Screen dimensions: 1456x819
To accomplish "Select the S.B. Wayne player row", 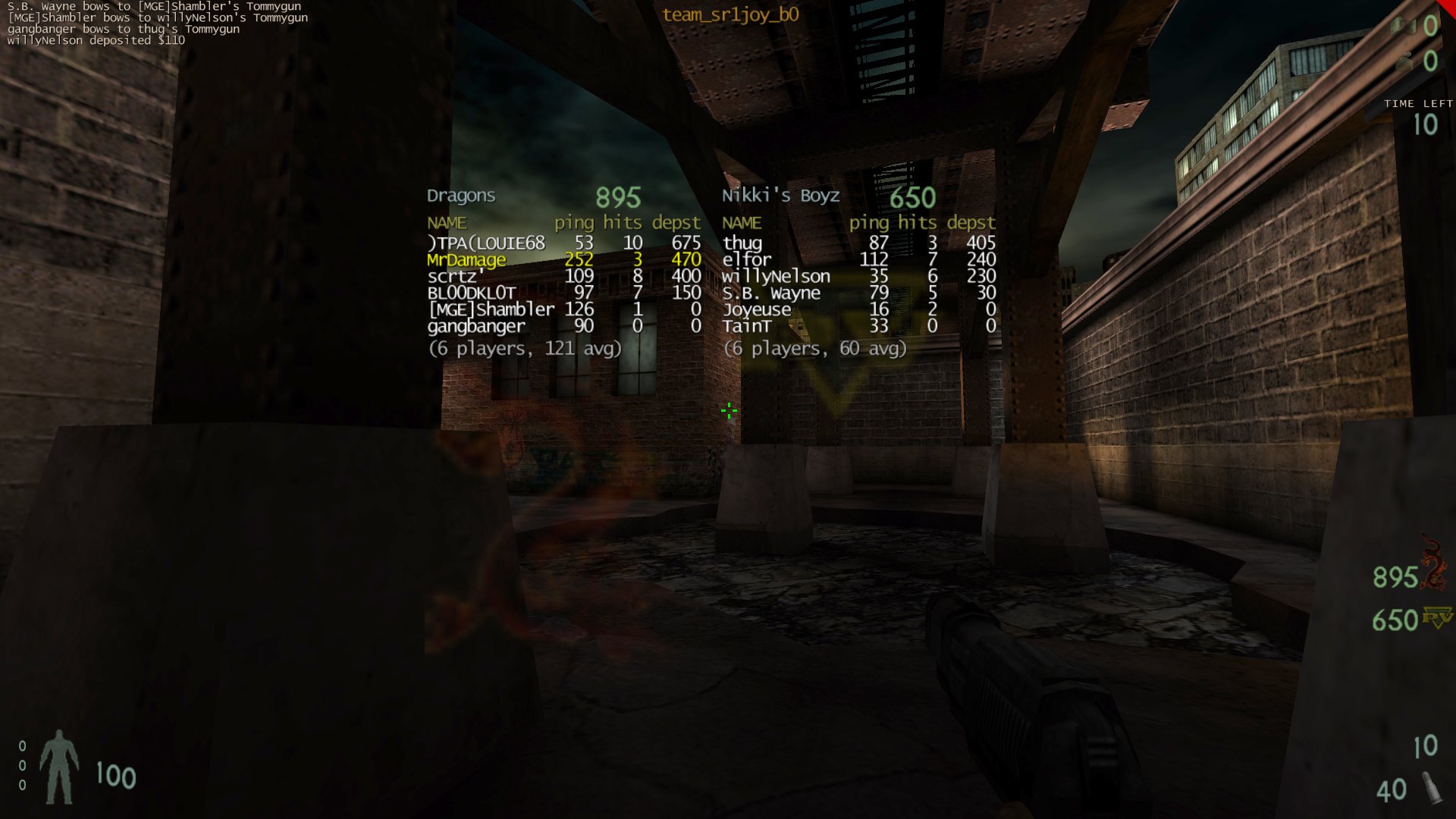I will coord(771,293).
